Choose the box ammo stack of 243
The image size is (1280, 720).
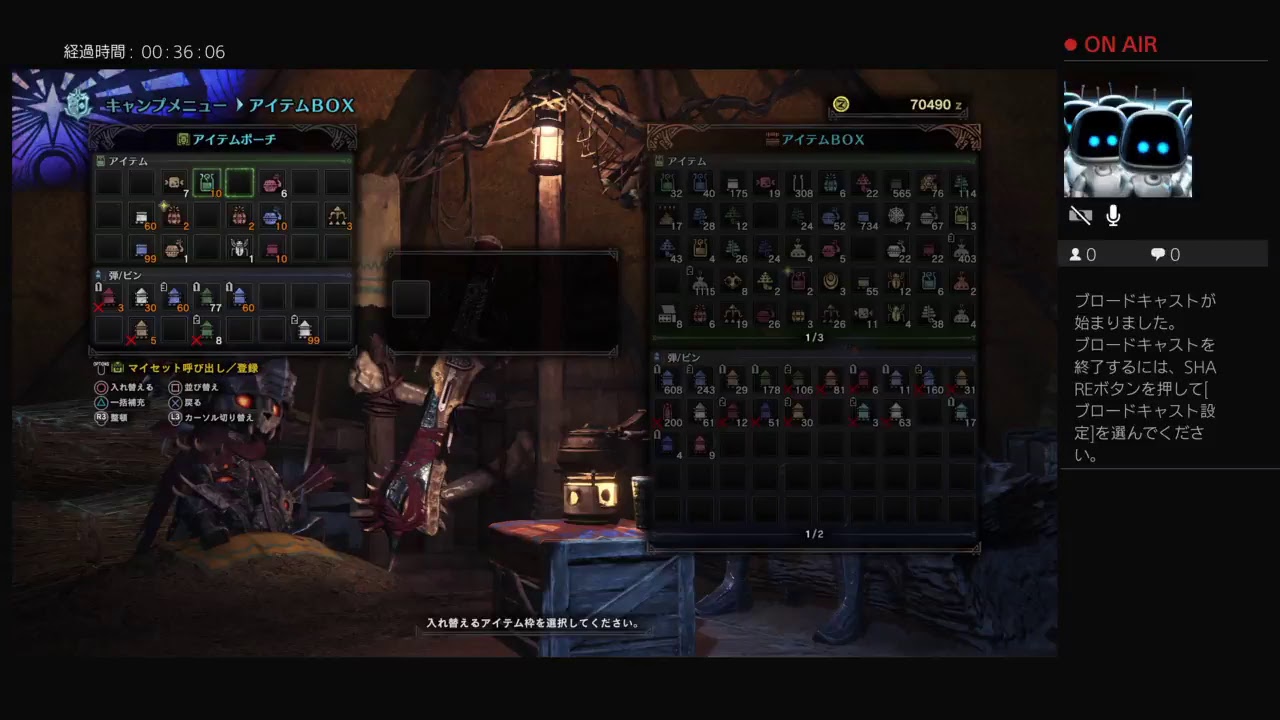(x=701, y=379)
